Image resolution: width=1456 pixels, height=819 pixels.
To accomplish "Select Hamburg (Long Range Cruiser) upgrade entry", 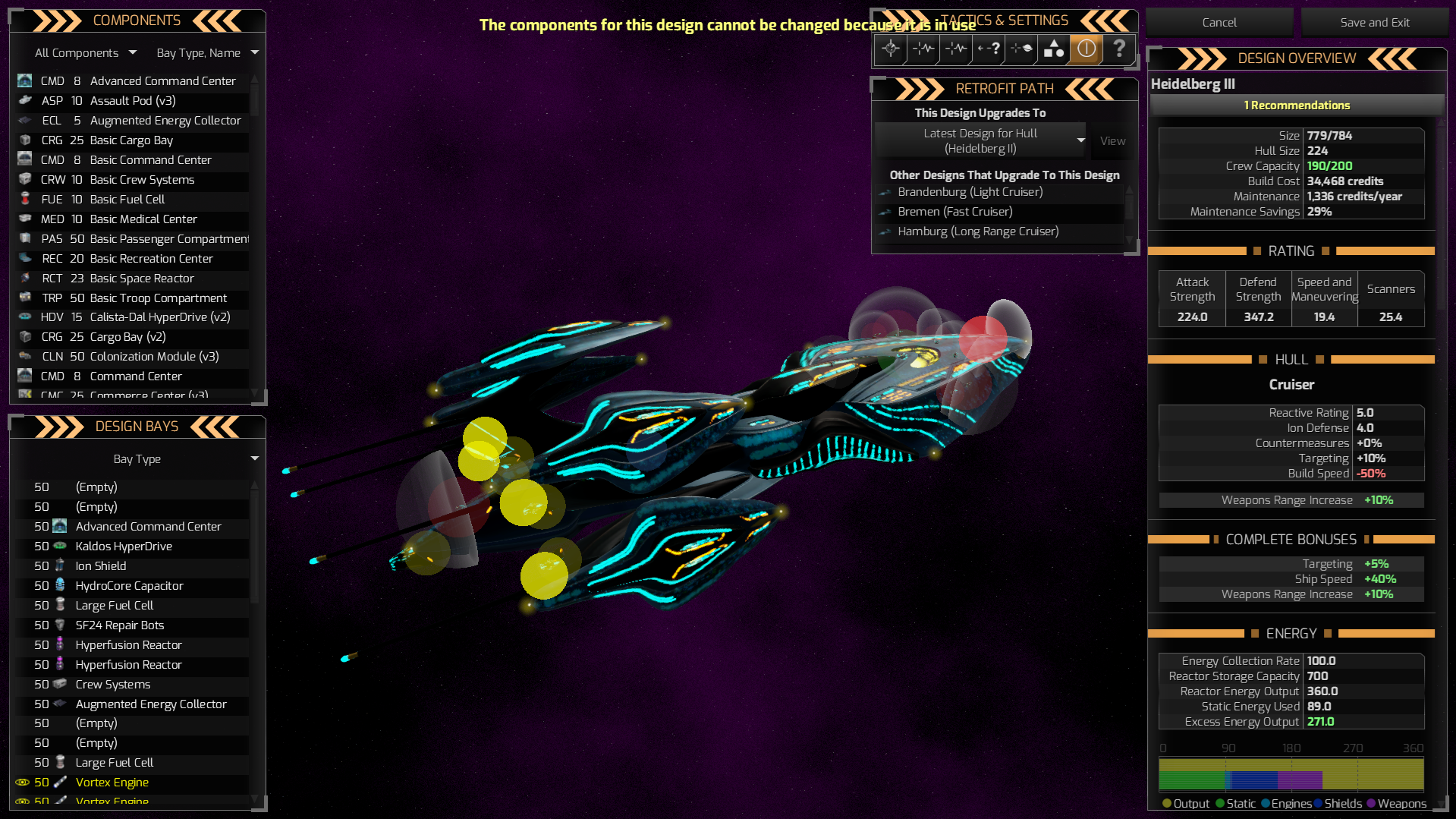I will point(978,232).
